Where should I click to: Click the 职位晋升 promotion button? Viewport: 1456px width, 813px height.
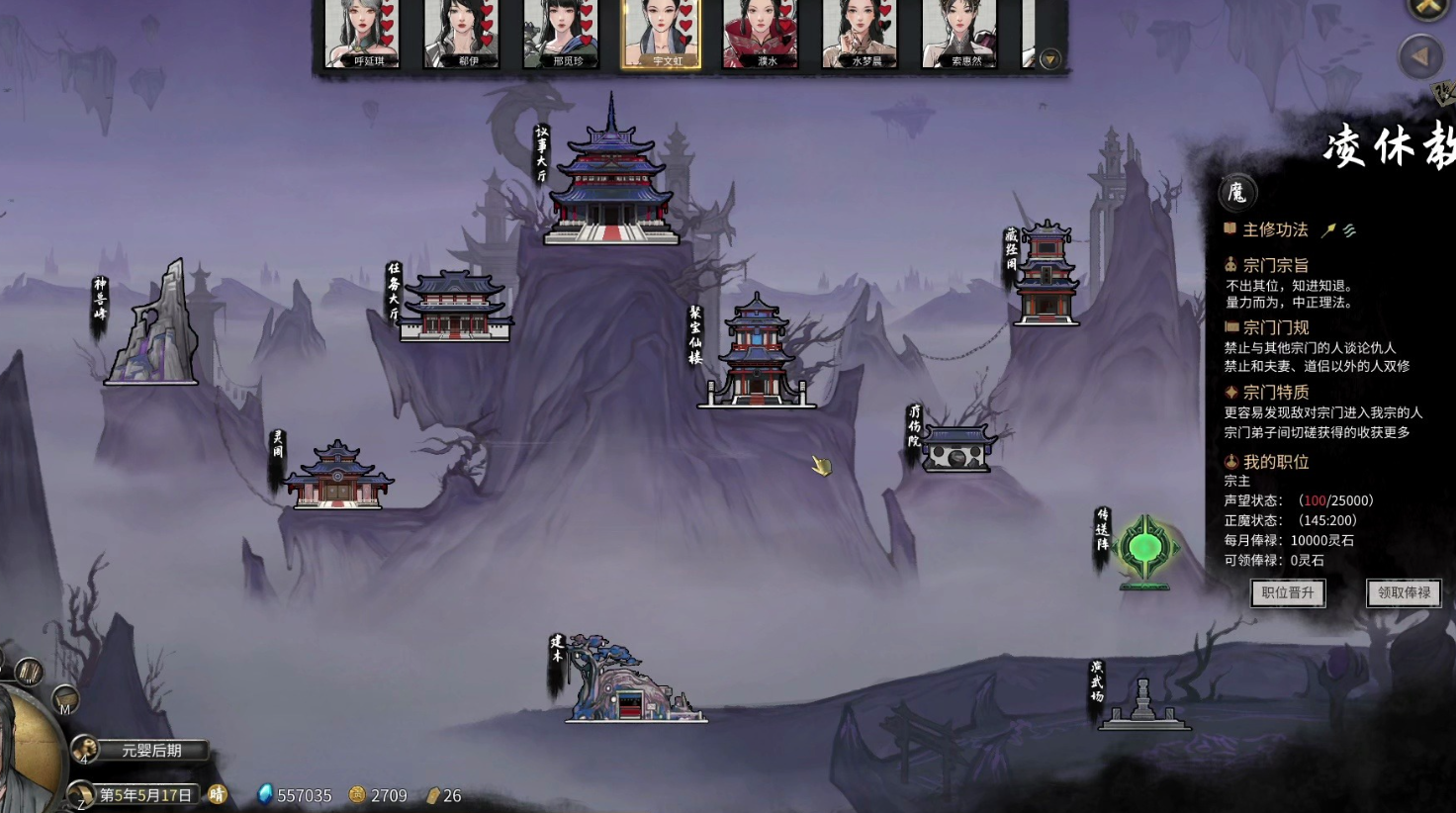click(1288, 592)
